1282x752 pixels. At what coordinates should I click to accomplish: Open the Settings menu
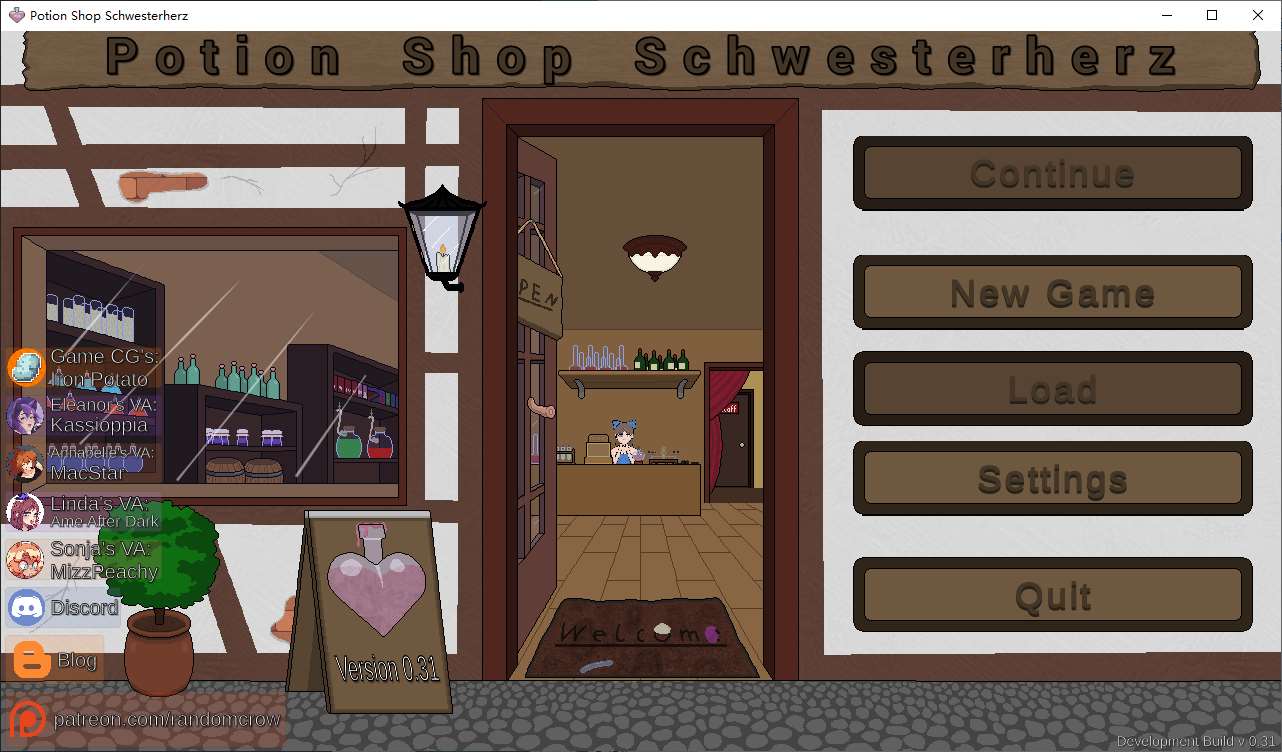click(1052, 479)
